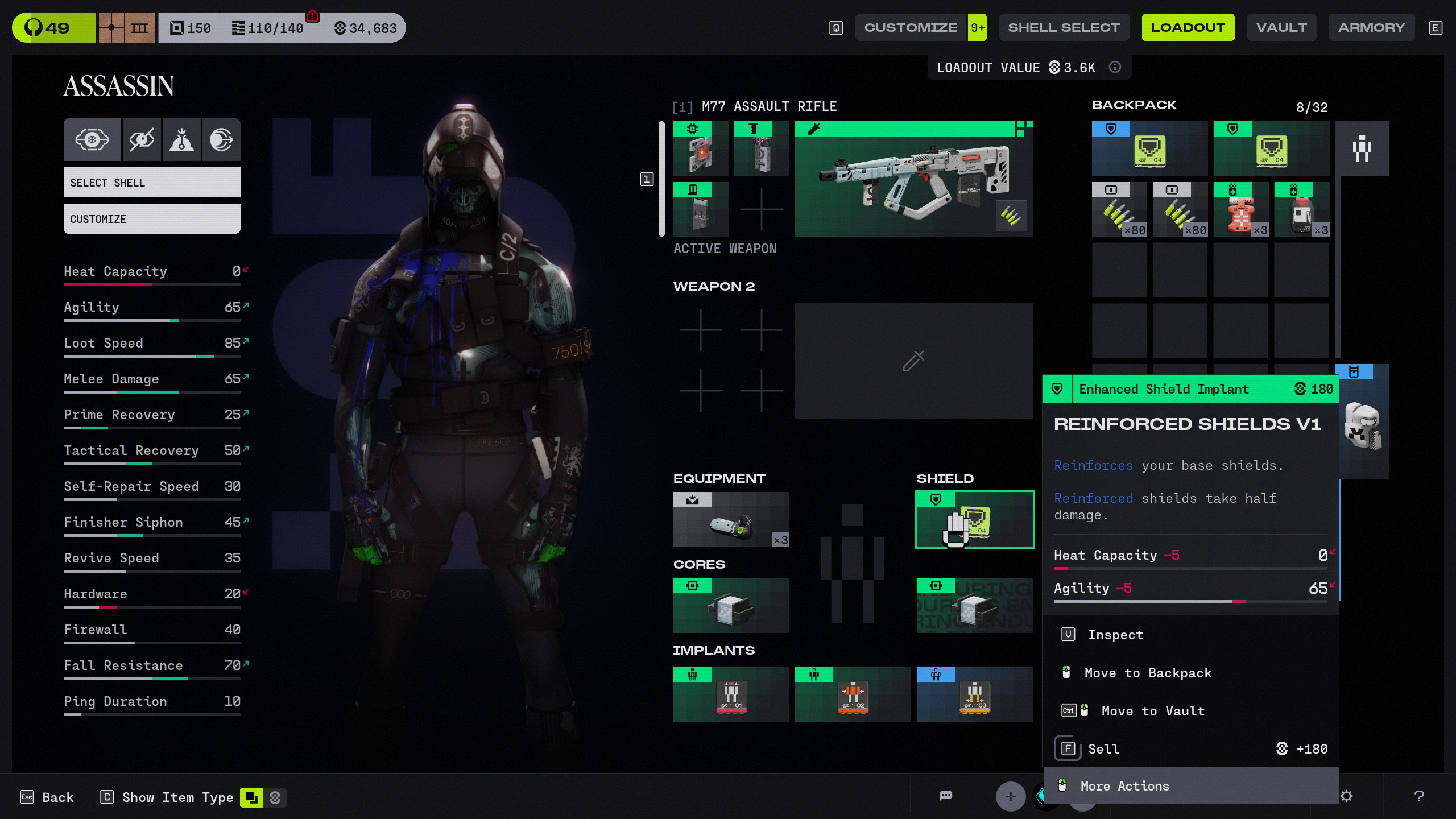Select the Loadout tab
Screen dimensions: 1456x819
(1188, 27)
